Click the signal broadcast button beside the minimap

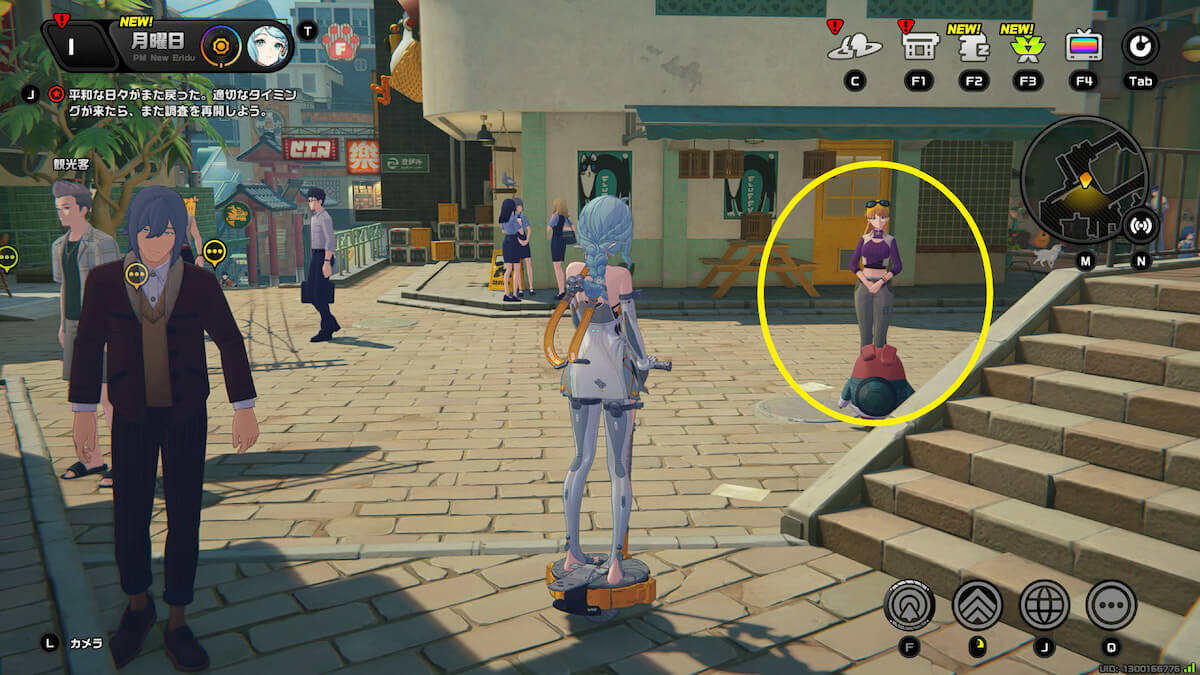pos(1141,226)
